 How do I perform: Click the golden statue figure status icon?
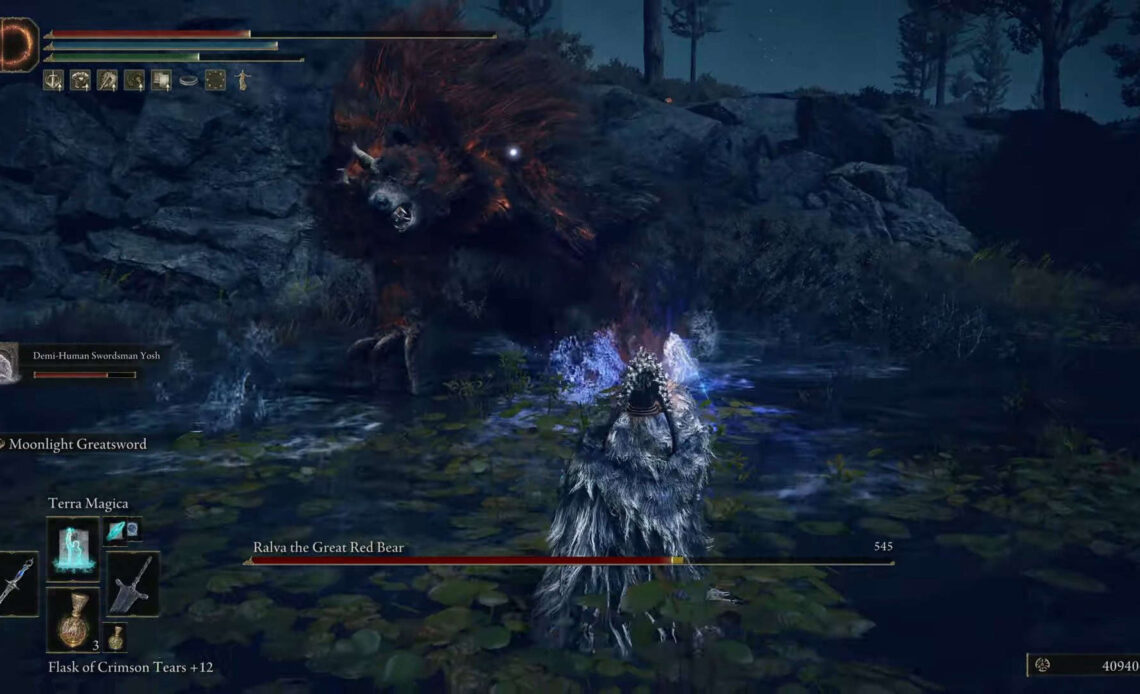(241, 80)
